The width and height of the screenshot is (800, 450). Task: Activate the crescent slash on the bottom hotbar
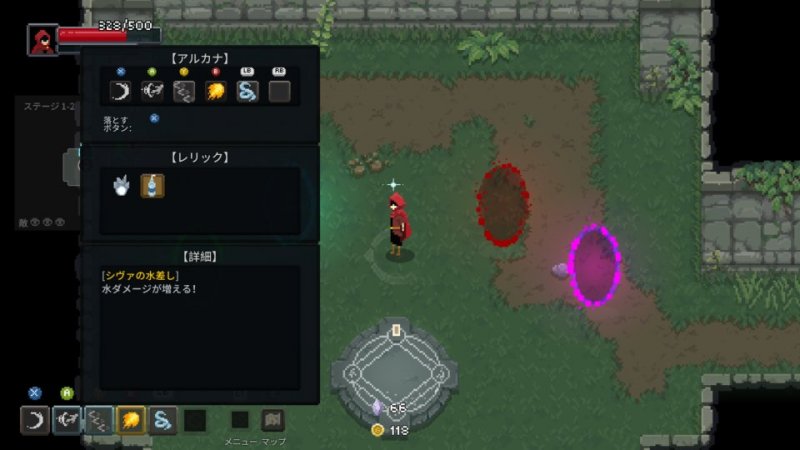coord(35,420)
